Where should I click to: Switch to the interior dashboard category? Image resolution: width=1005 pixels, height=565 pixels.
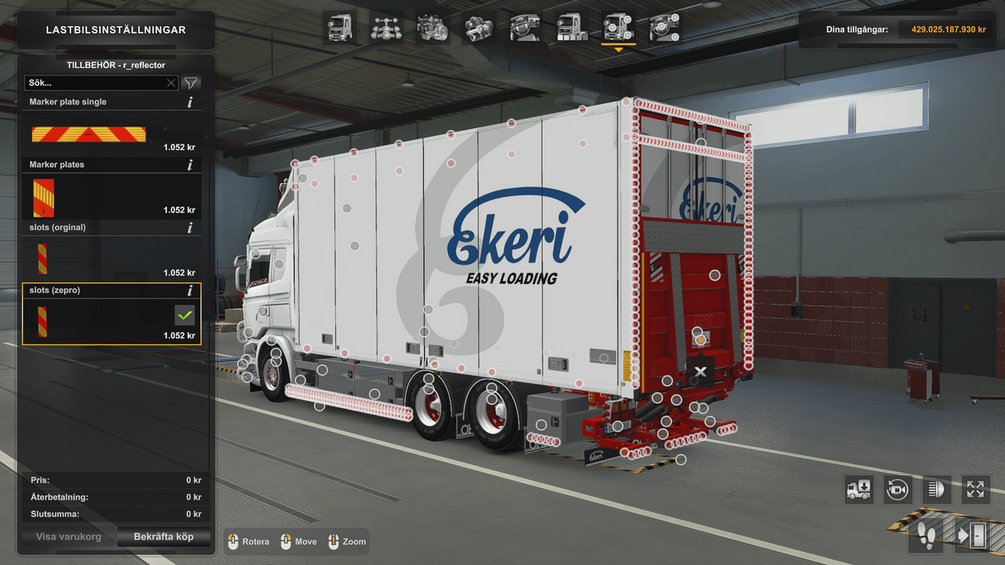(525, 28)
